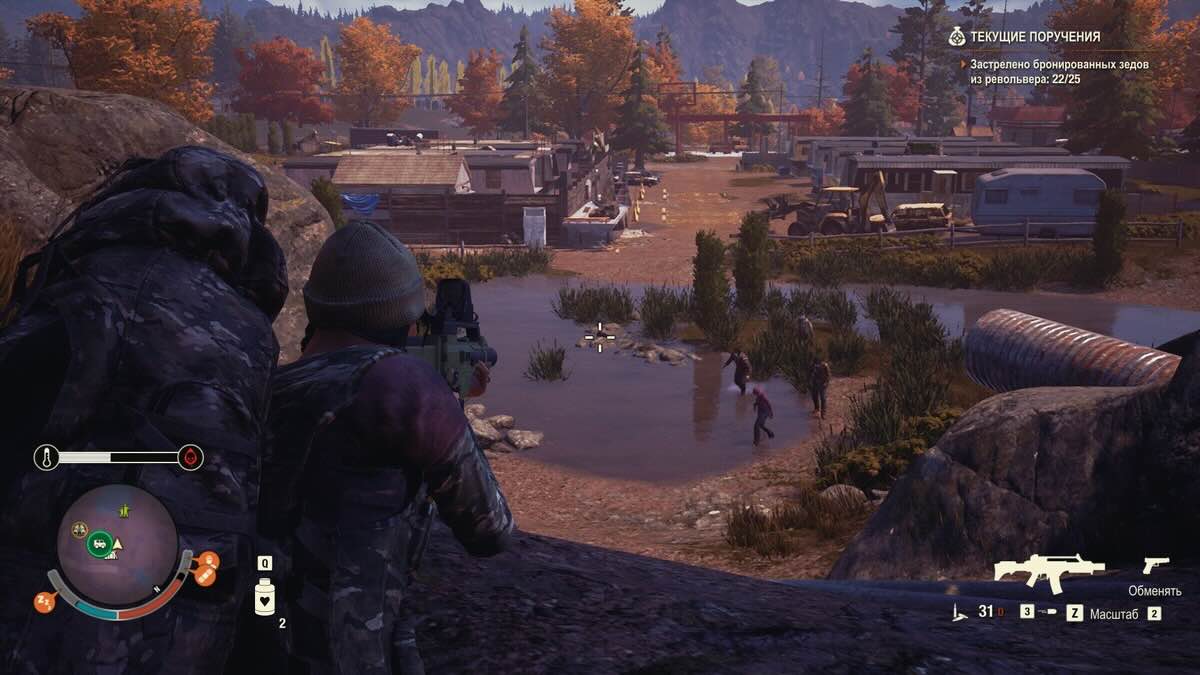Image resolution: width=1200 pixels, height=675 pixels.
Task: Select the heart pill bottle consumable
Action: [265, 598]
